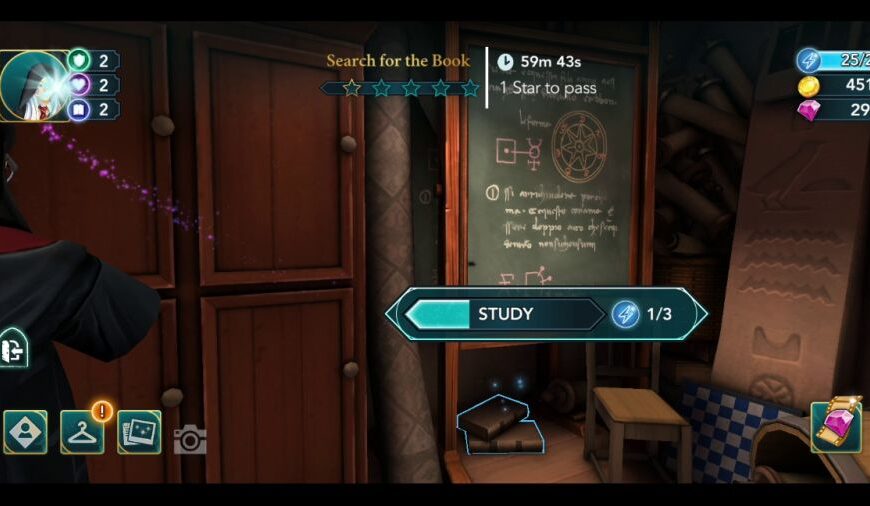870x506 pixels.
Task: Open the diamond-shaped location icon
Action: click(25, 432)
